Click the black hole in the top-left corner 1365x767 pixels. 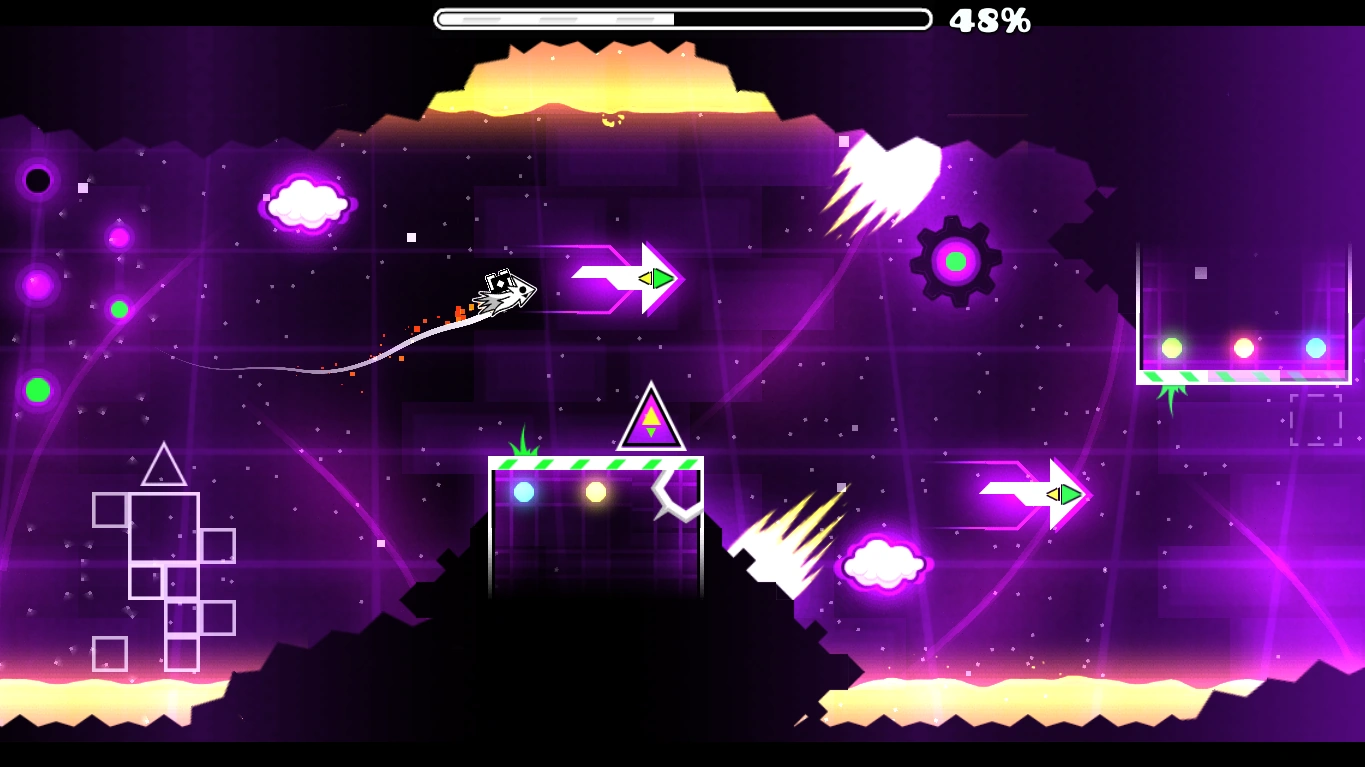[36, 181]
